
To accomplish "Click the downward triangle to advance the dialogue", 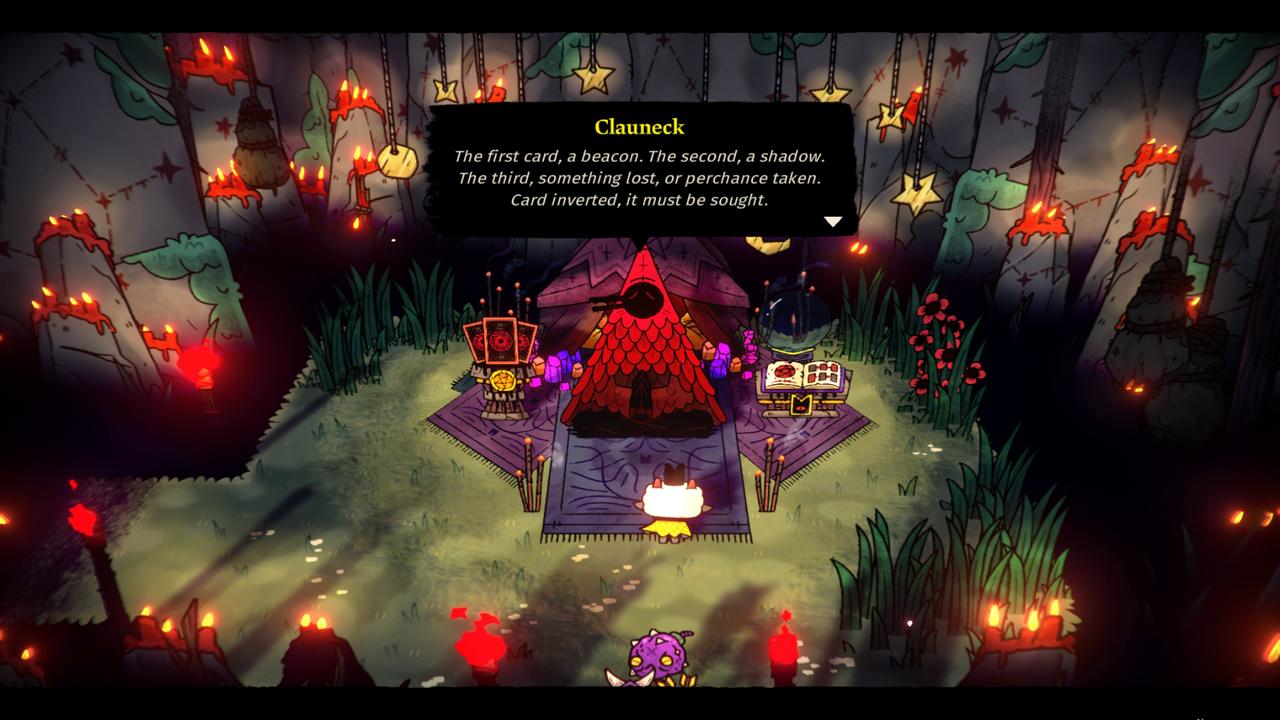I will click(833, 221).
